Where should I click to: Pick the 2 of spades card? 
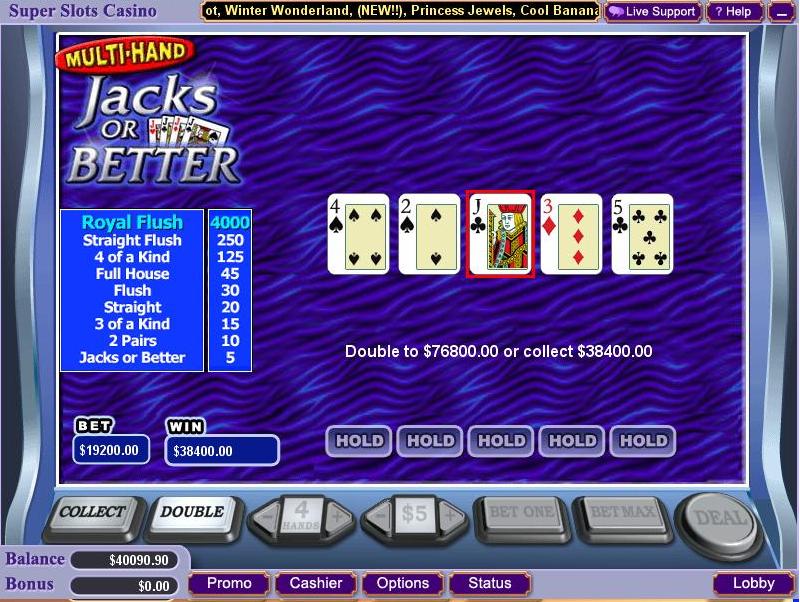coord(429,234)
